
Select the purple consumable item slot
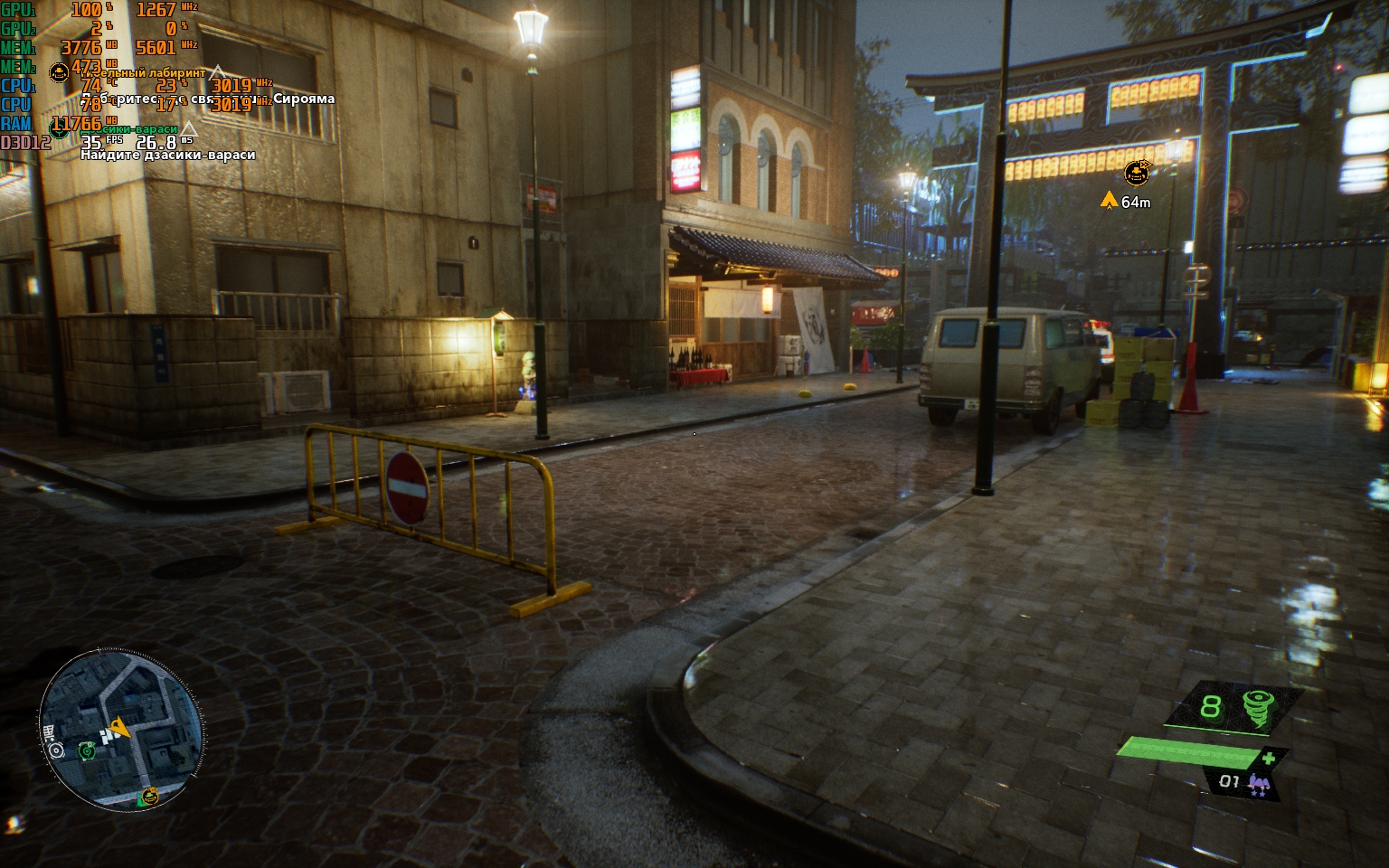[1258, 783]
